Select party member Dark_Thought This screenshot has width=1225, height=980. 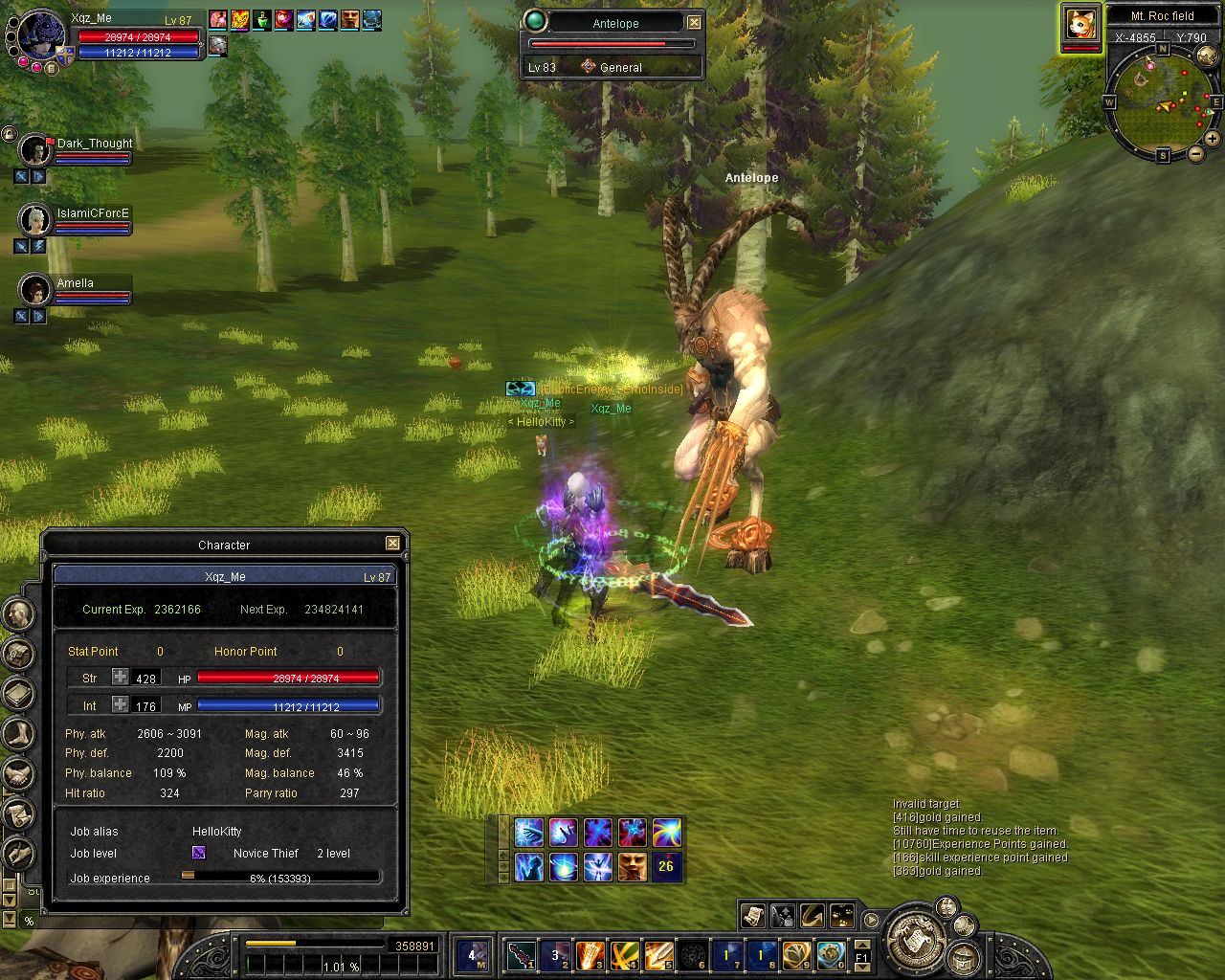(x=35, y=150)
